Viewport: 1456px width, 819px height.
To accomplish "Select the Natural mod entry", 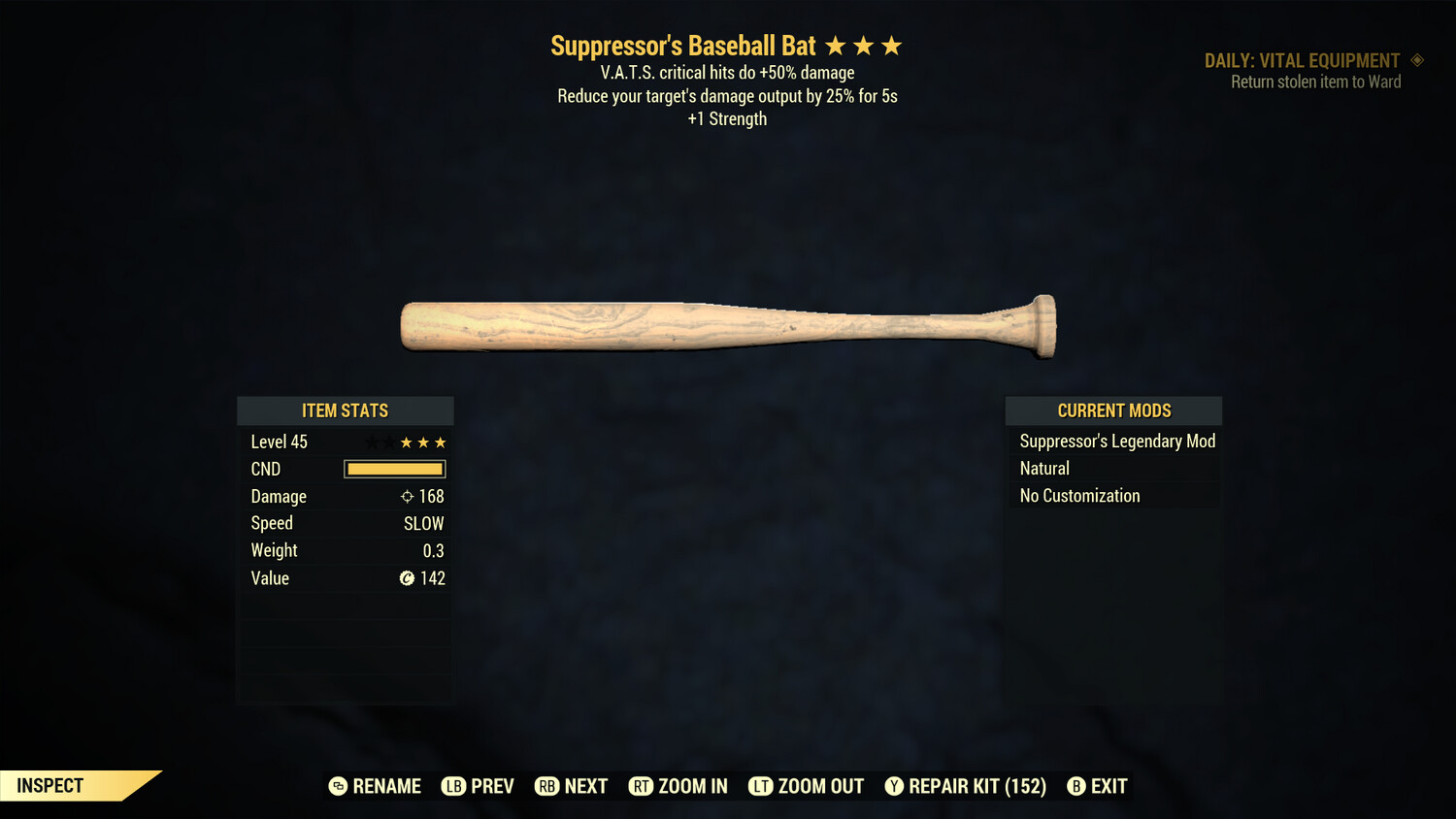I will [x=1044, y=469].
